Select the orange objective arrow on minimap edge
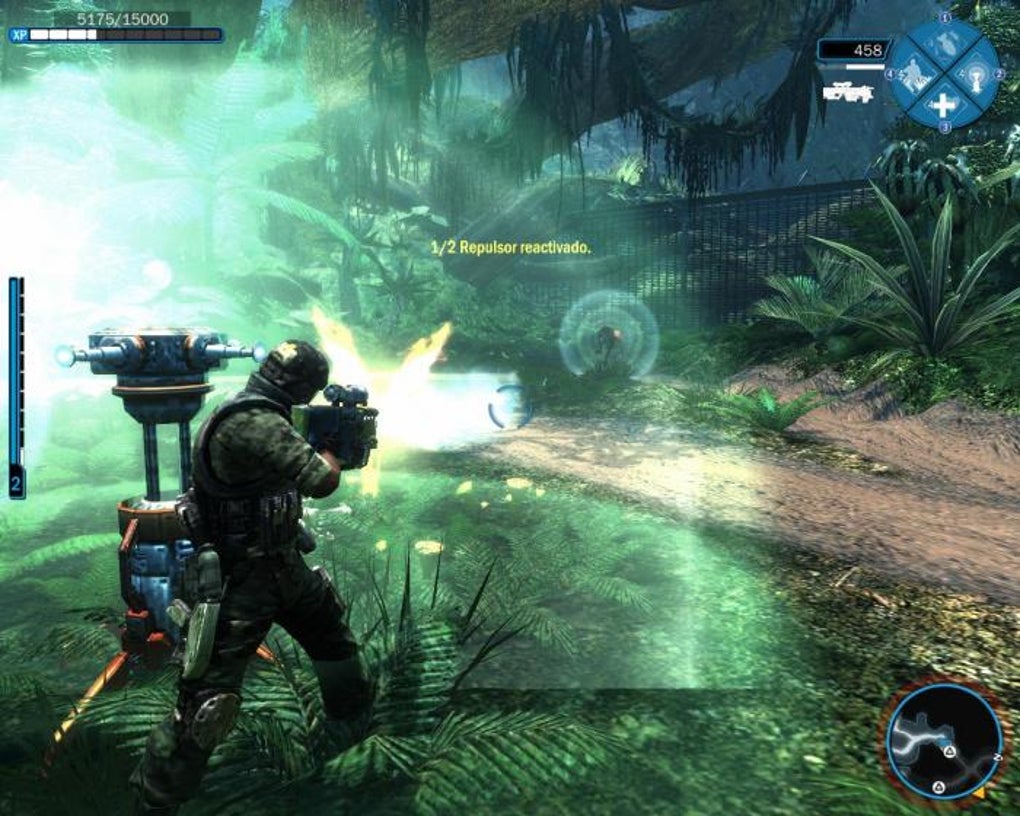 (978, 793)
